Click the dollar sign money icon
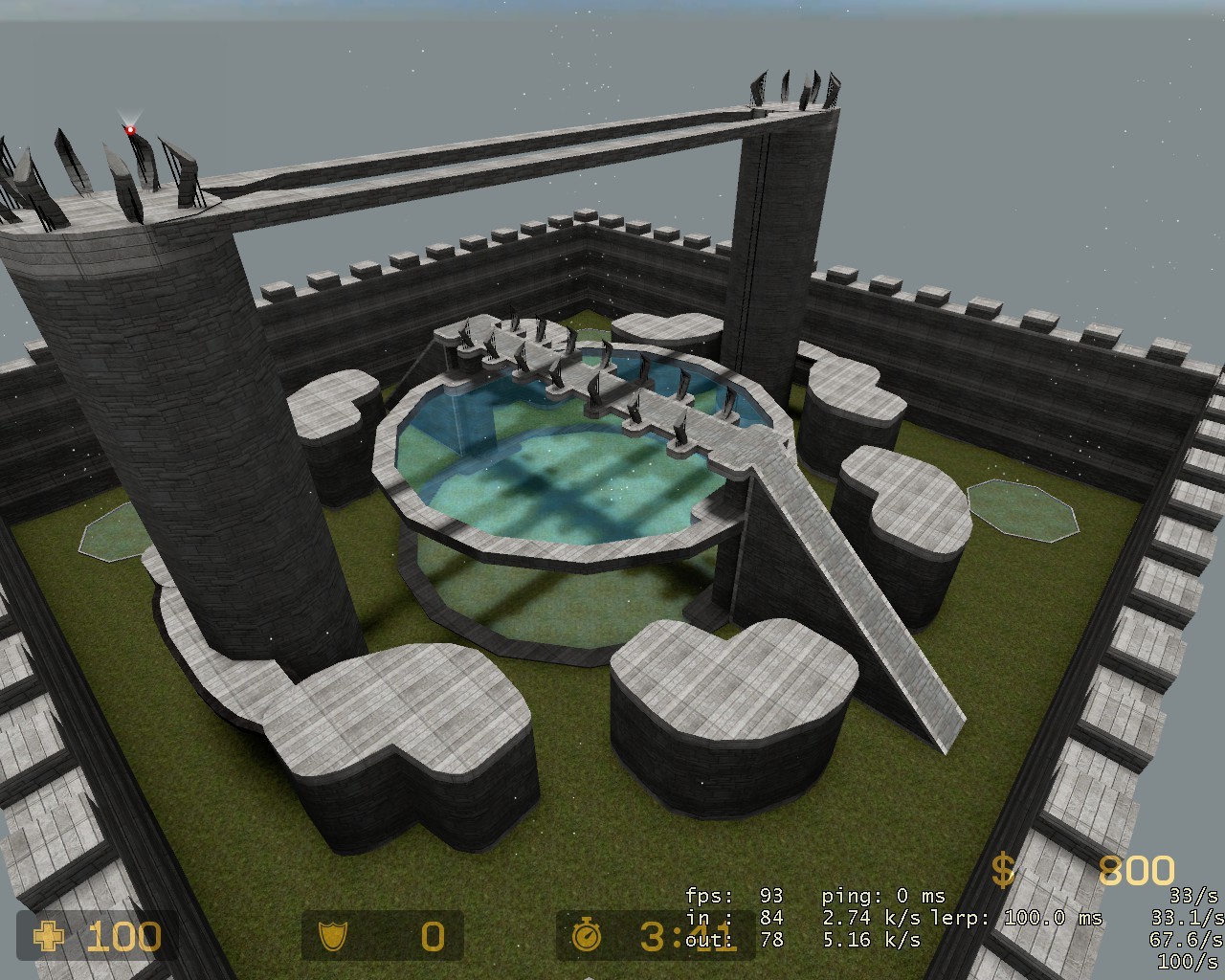The image size is (1225, 980). click(1003, 871)
